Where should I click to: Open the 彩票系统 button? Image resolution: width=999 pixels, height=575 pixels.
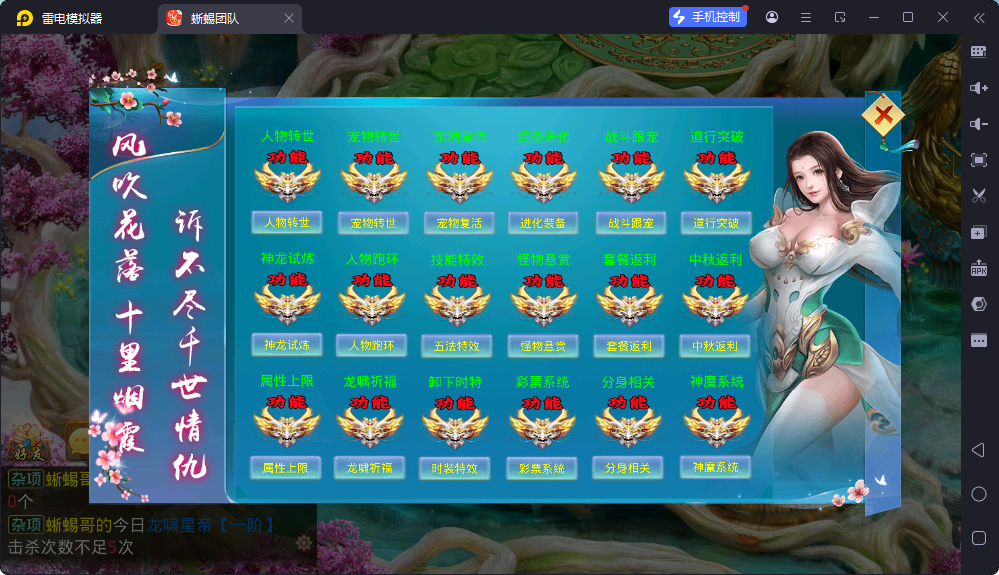click(542, 468)
